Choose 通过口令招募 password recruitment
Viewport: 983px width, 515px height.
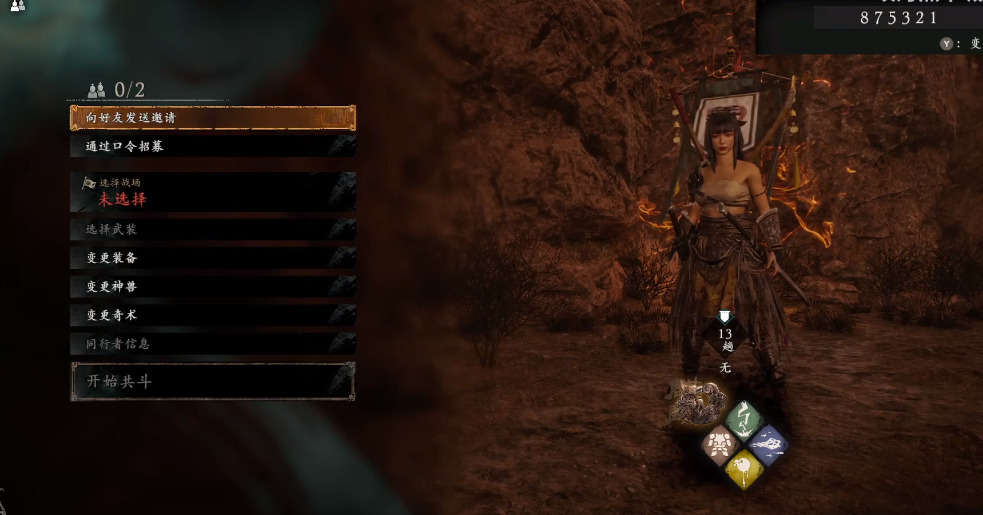click(212, 146)
